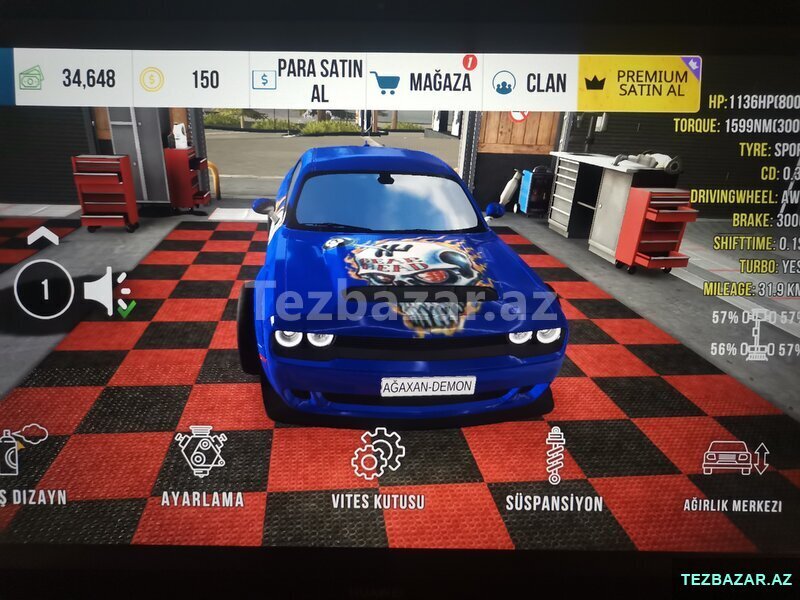Click the upward chevron arrow
This screenshot has height=600, width=800.
click(41, 237)
